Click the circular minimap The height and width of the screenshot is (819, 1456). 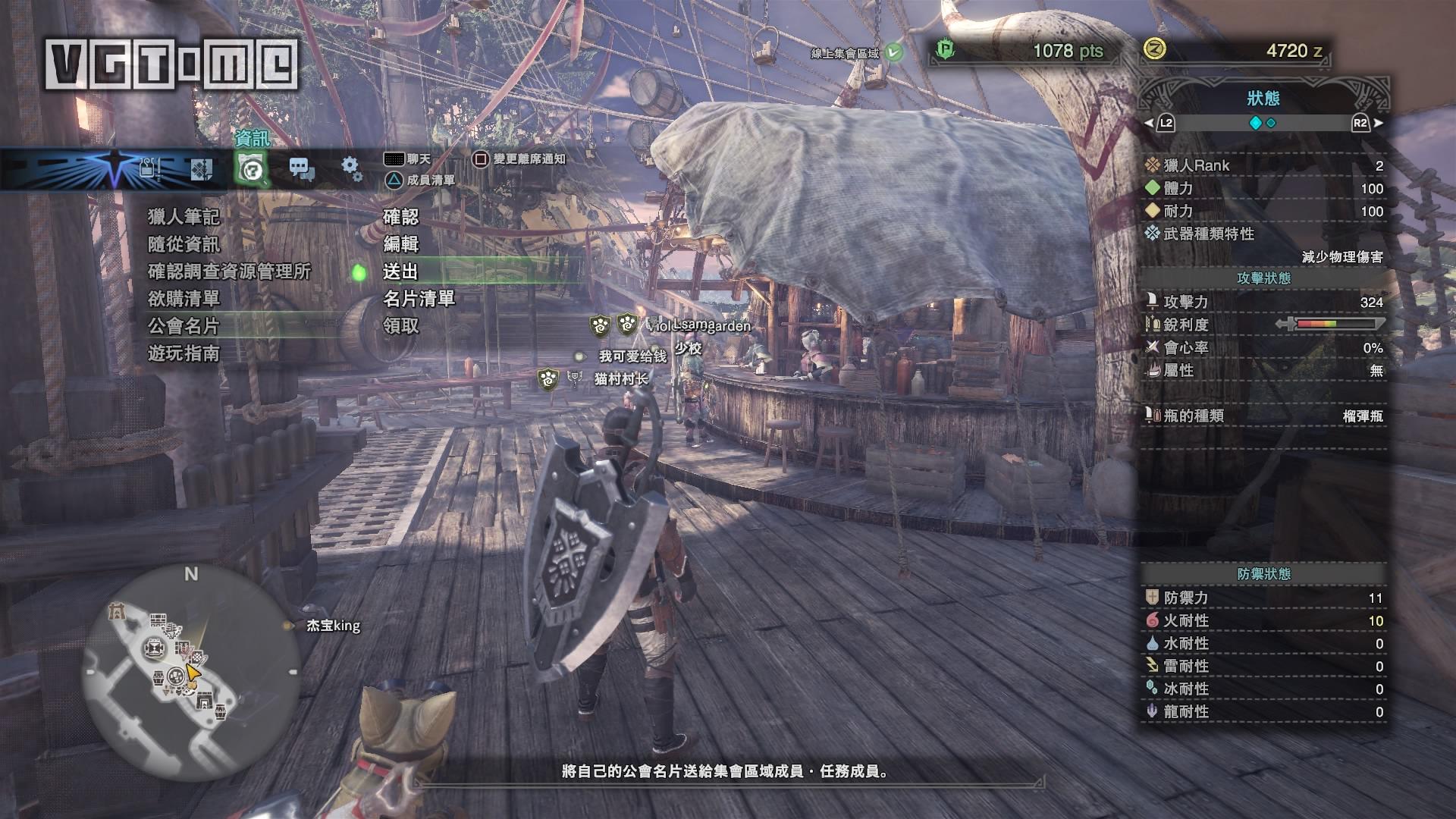[190, 677]
